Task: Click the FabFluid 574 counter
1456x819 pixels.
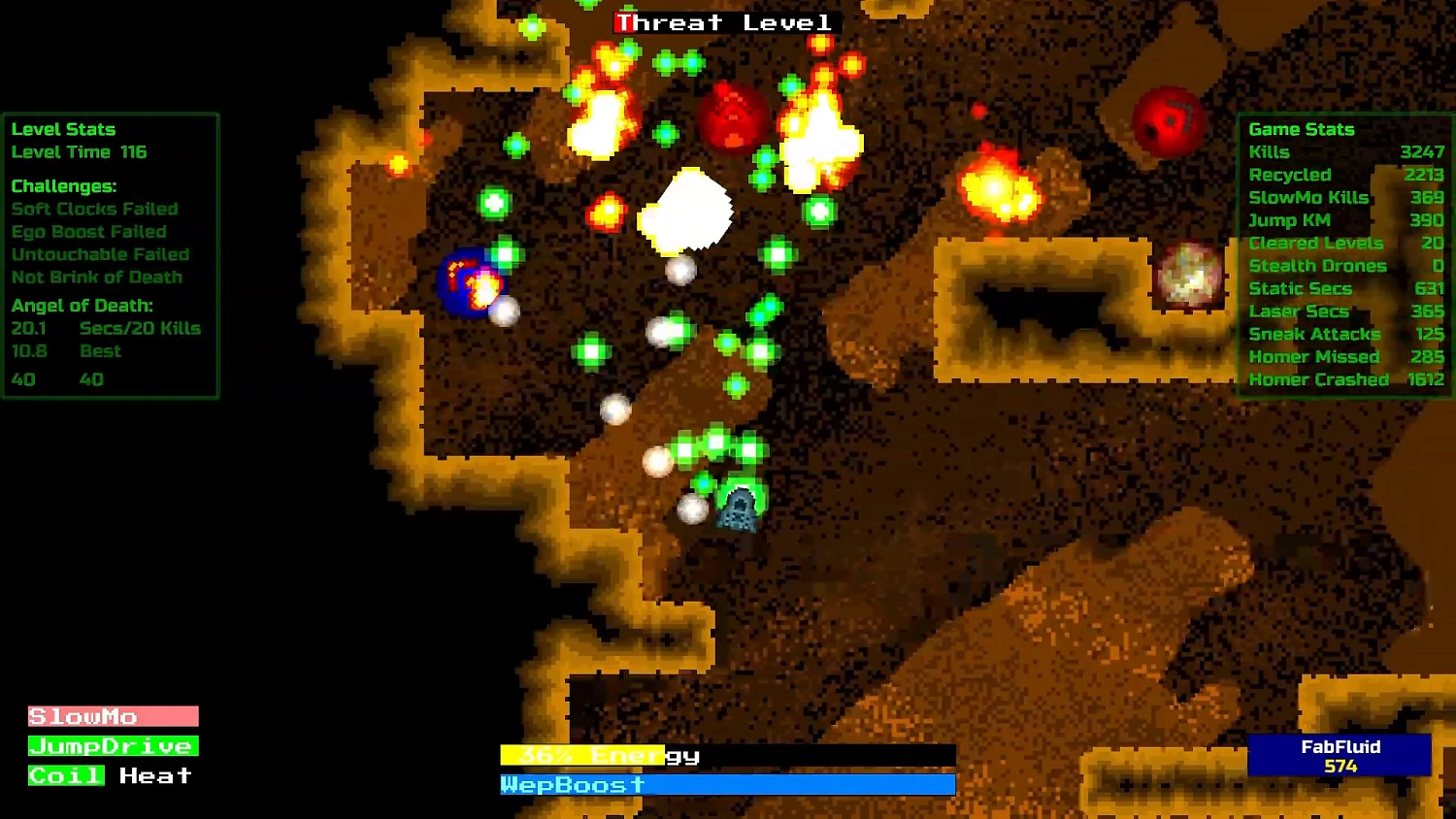Action: [x=1340, y=757]
